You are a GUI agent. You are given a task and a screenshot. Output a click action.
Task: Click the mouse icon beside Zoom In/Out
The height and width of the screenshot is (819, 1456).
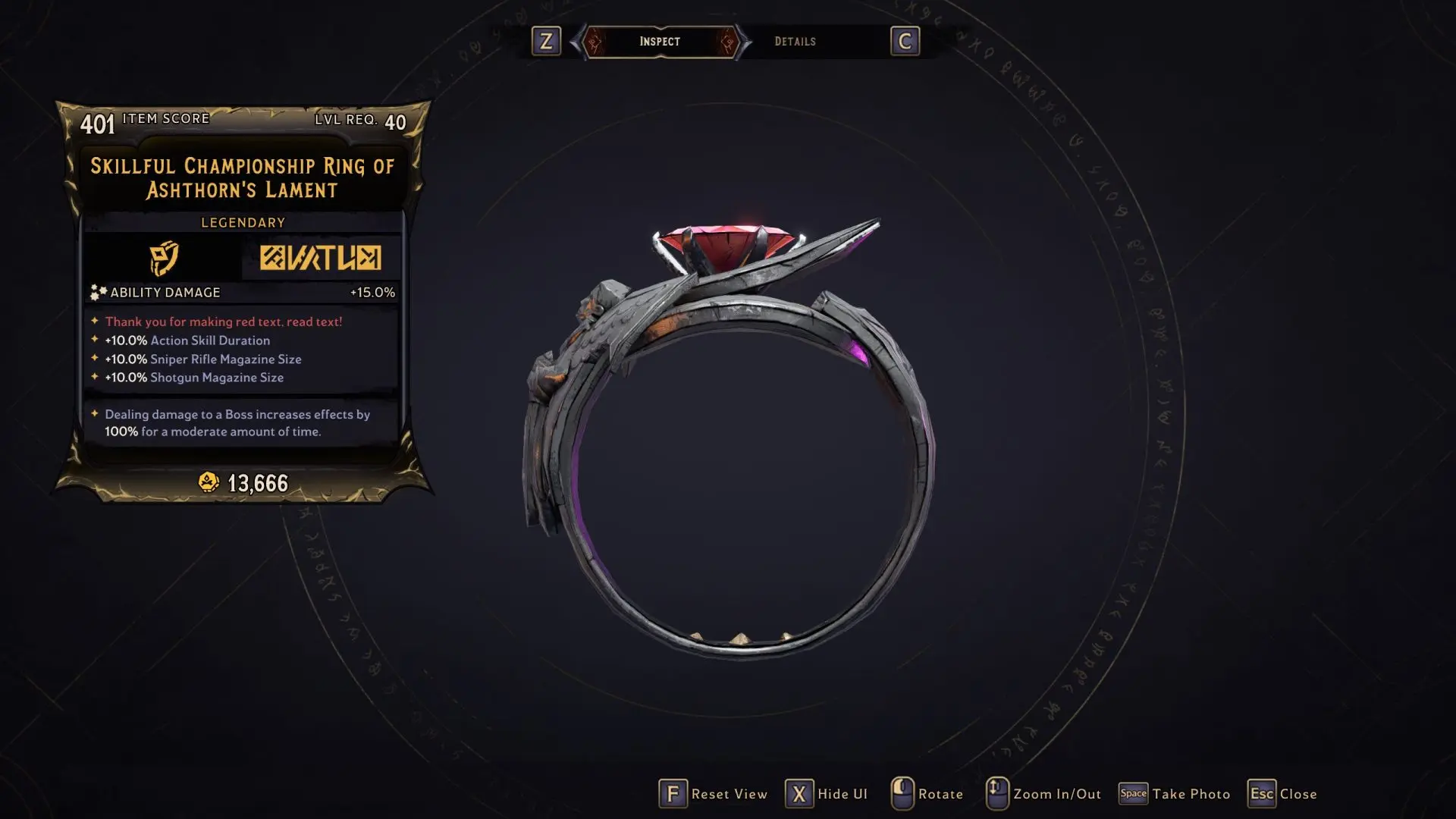pyautogui.click(x=996, y=793)
